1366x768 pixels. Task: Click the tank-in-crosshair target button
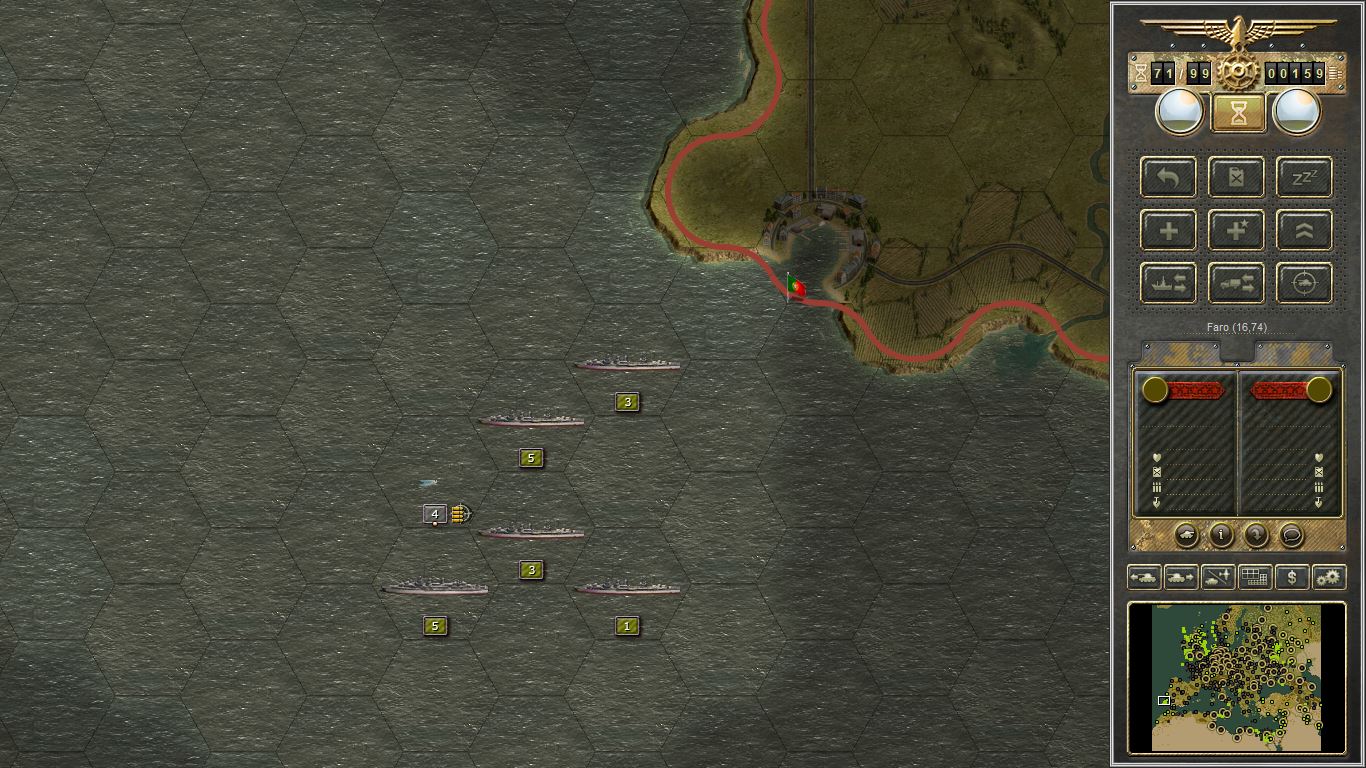coord(1305,284)
